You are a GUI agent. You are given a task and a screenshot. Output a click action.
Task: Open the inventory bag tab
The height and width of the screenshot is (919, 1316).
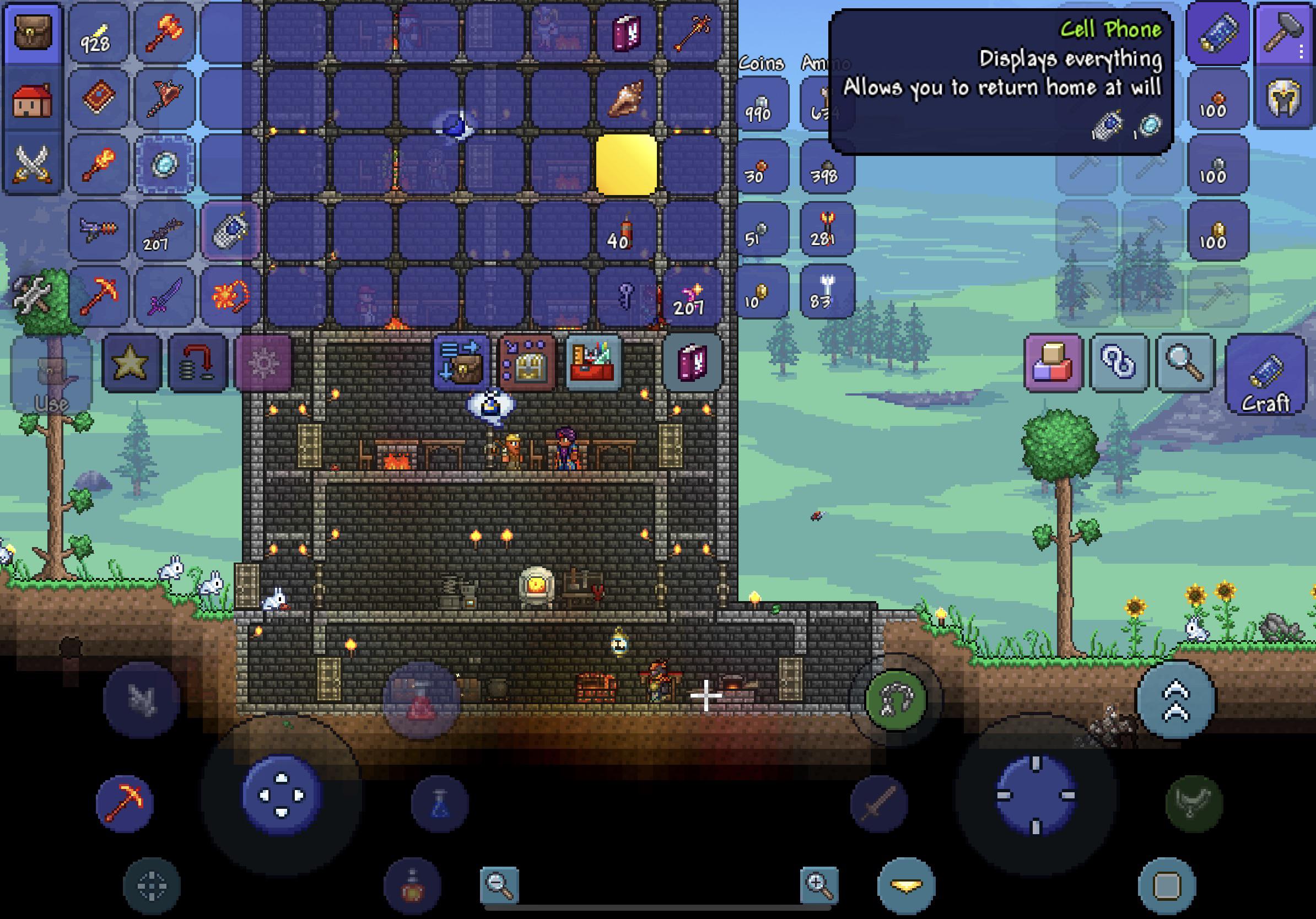[x=33, y=32]
